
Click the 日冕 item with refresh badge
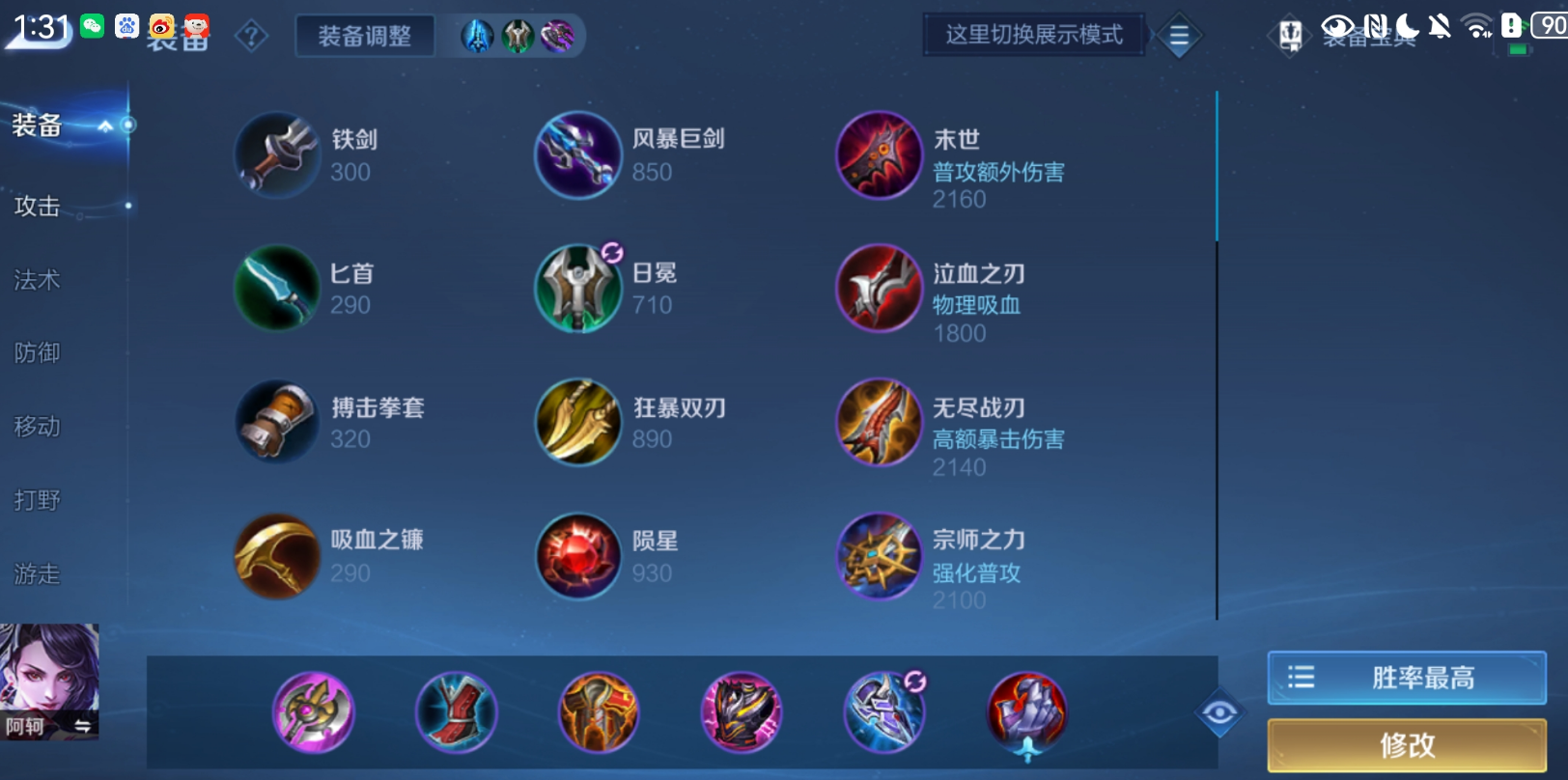(576, 289)
